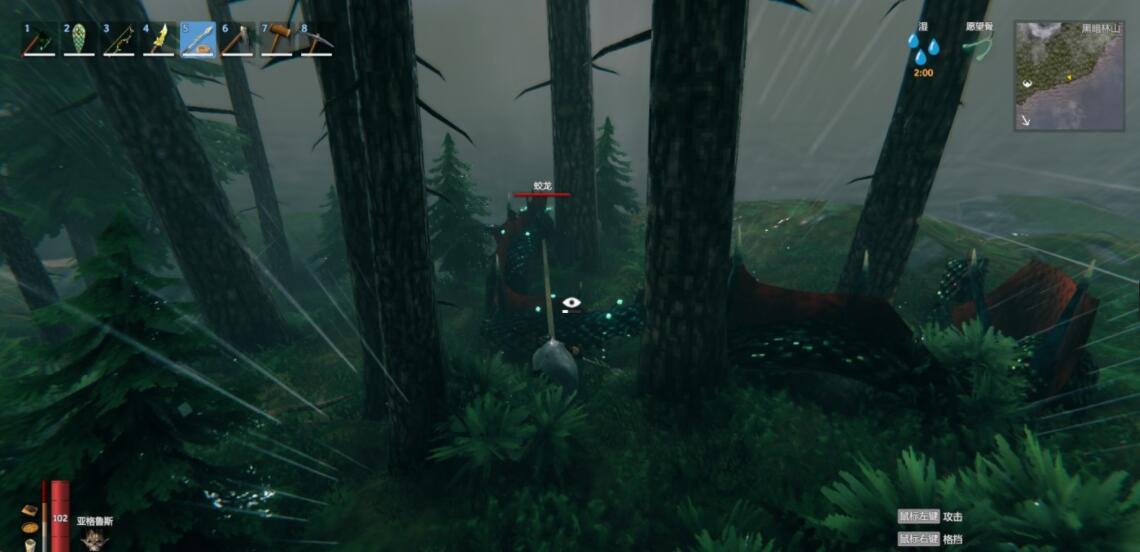Equip the green scaled shield in slot 2
Image resolution: width=1140 pixels, height=552 pixels.
coord(79,40)
